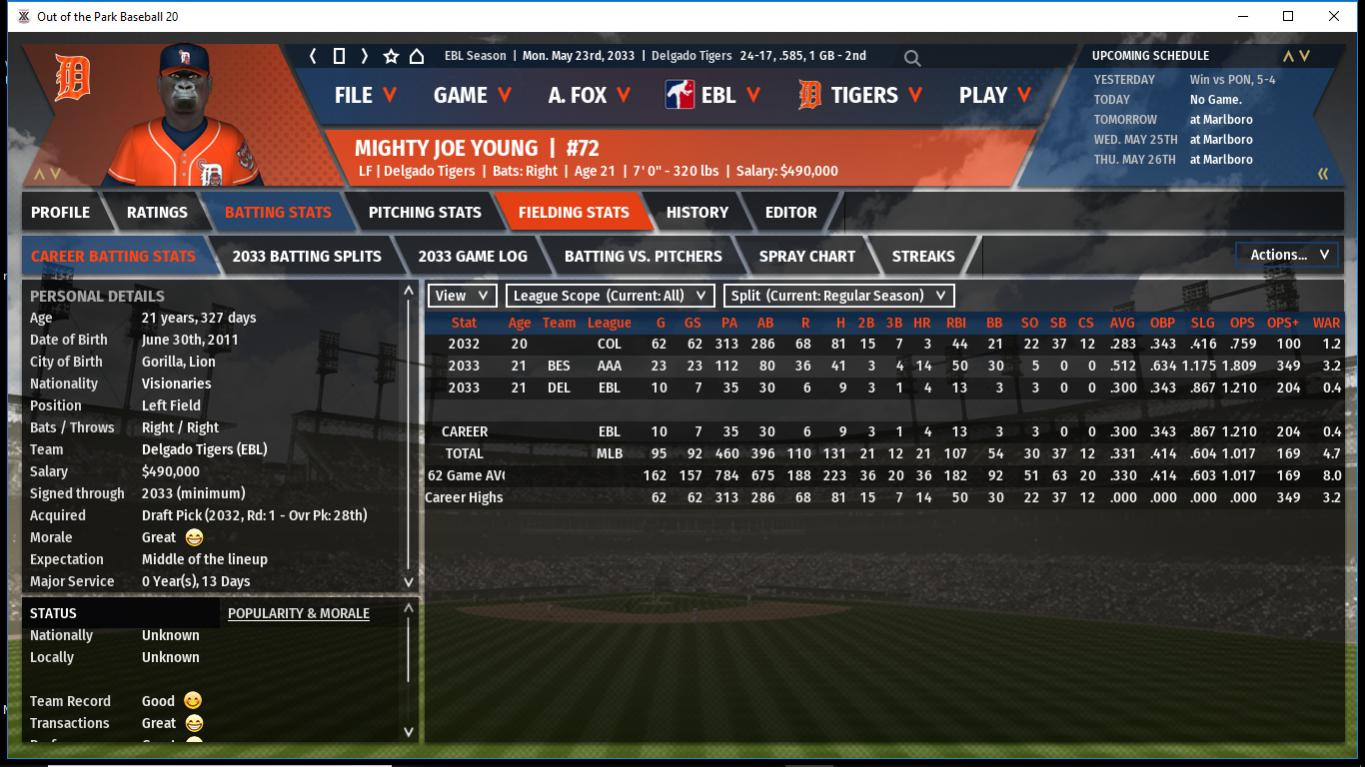Viewport: 1365px width, 767px height.
Task: Open the FILE menu
Action: pos(365,95)
